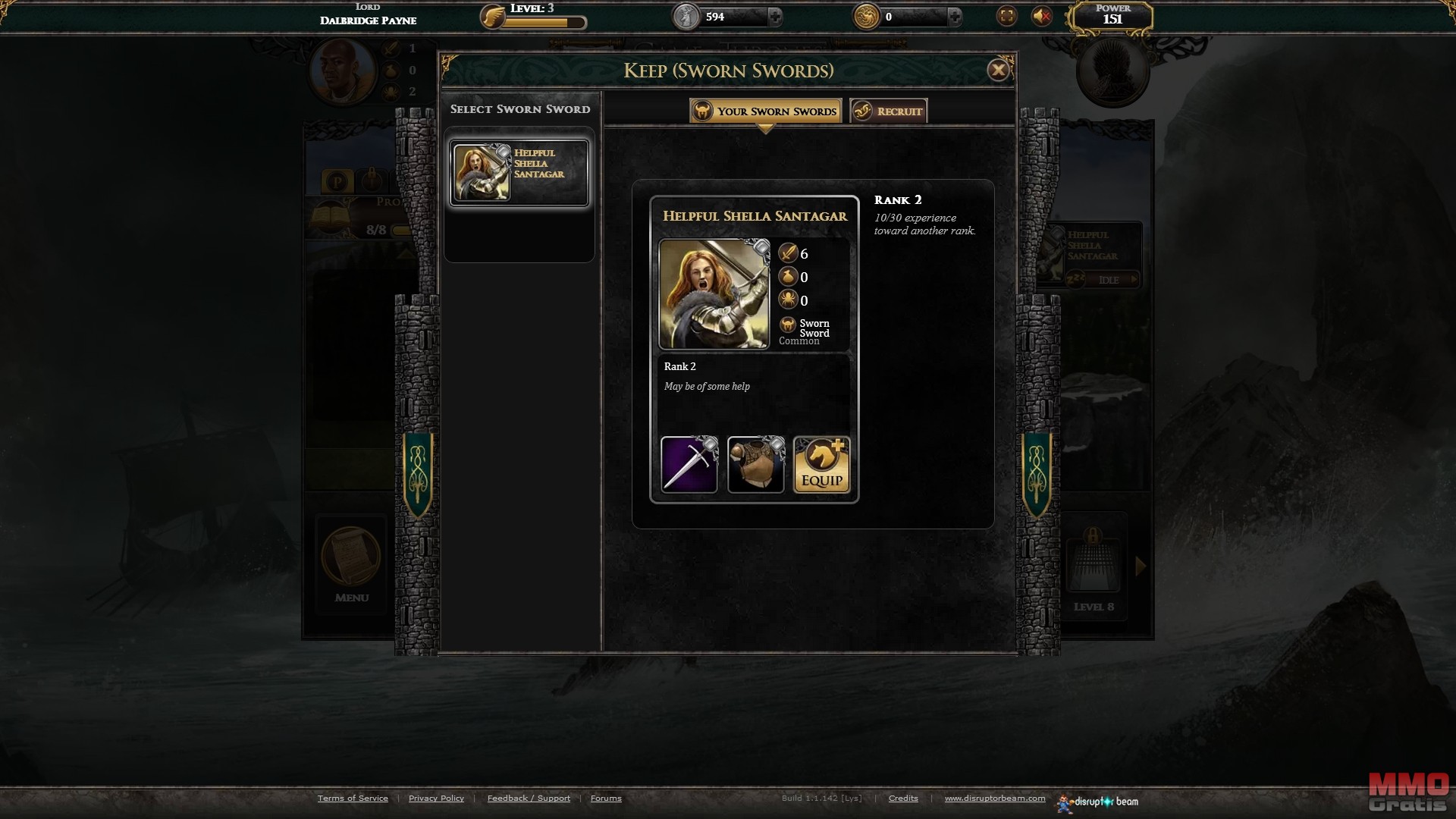Open the Recruit tab

click(888, 111)
